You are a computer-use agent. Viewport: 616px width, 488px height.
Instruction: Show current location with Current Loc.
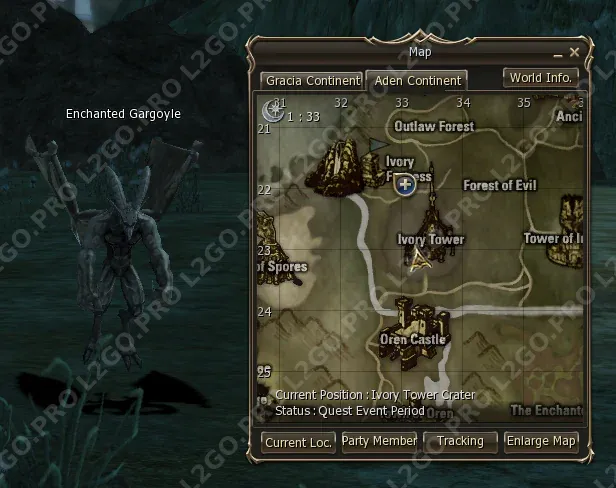click(298, 441)
